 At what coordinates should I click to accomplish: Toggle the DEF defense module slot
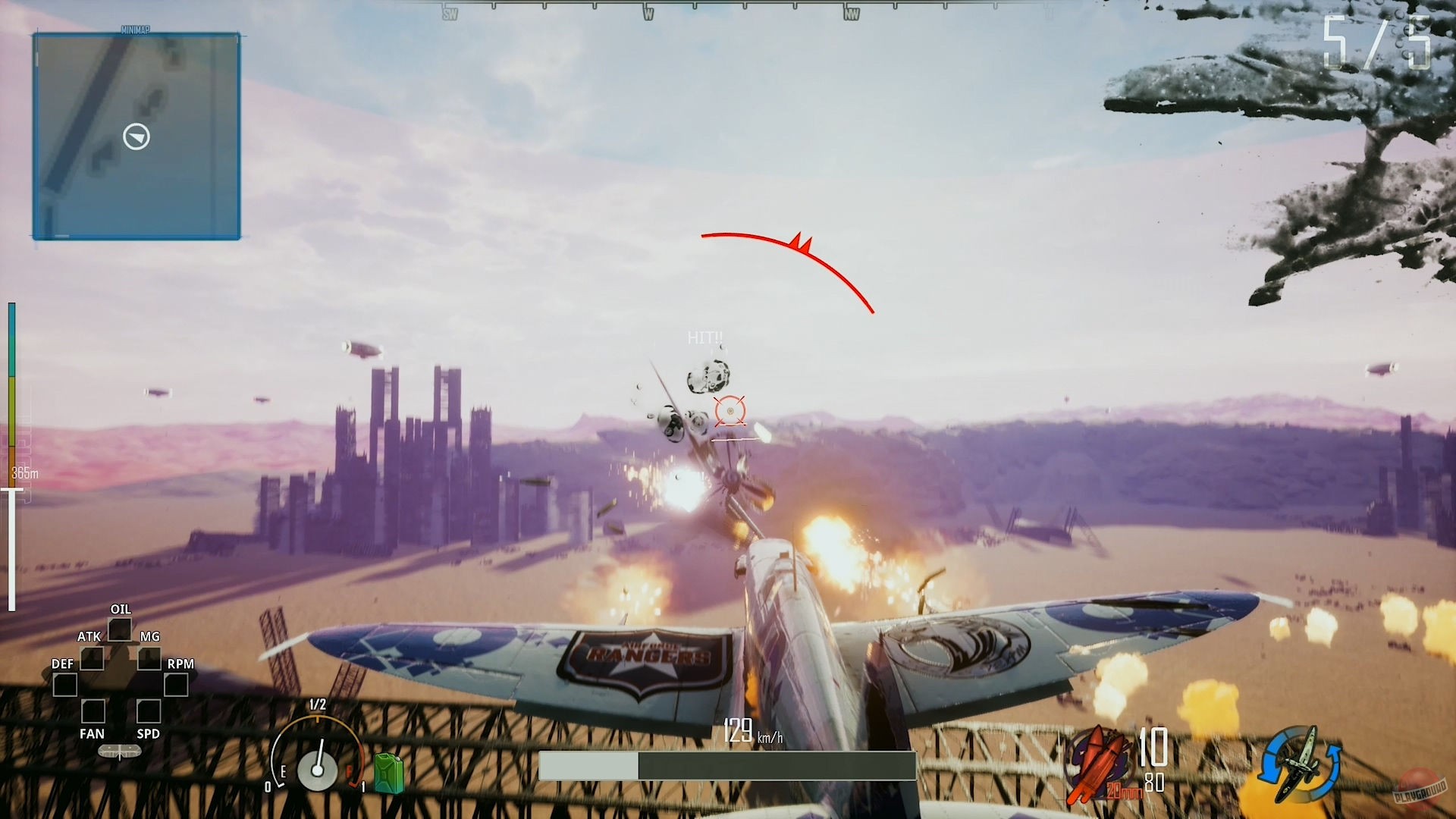coord(66,685)
